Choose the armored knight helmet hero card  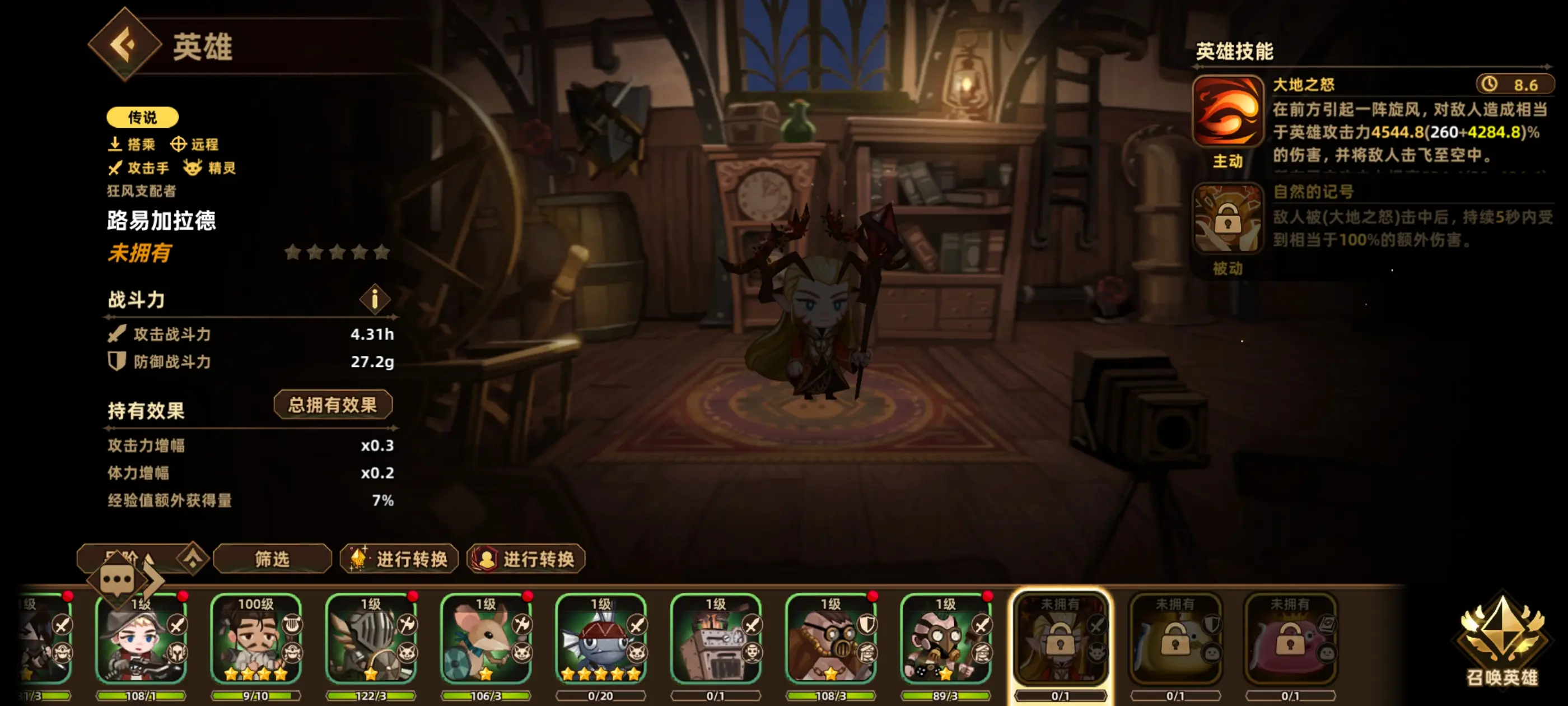click(x=371, y=640)
